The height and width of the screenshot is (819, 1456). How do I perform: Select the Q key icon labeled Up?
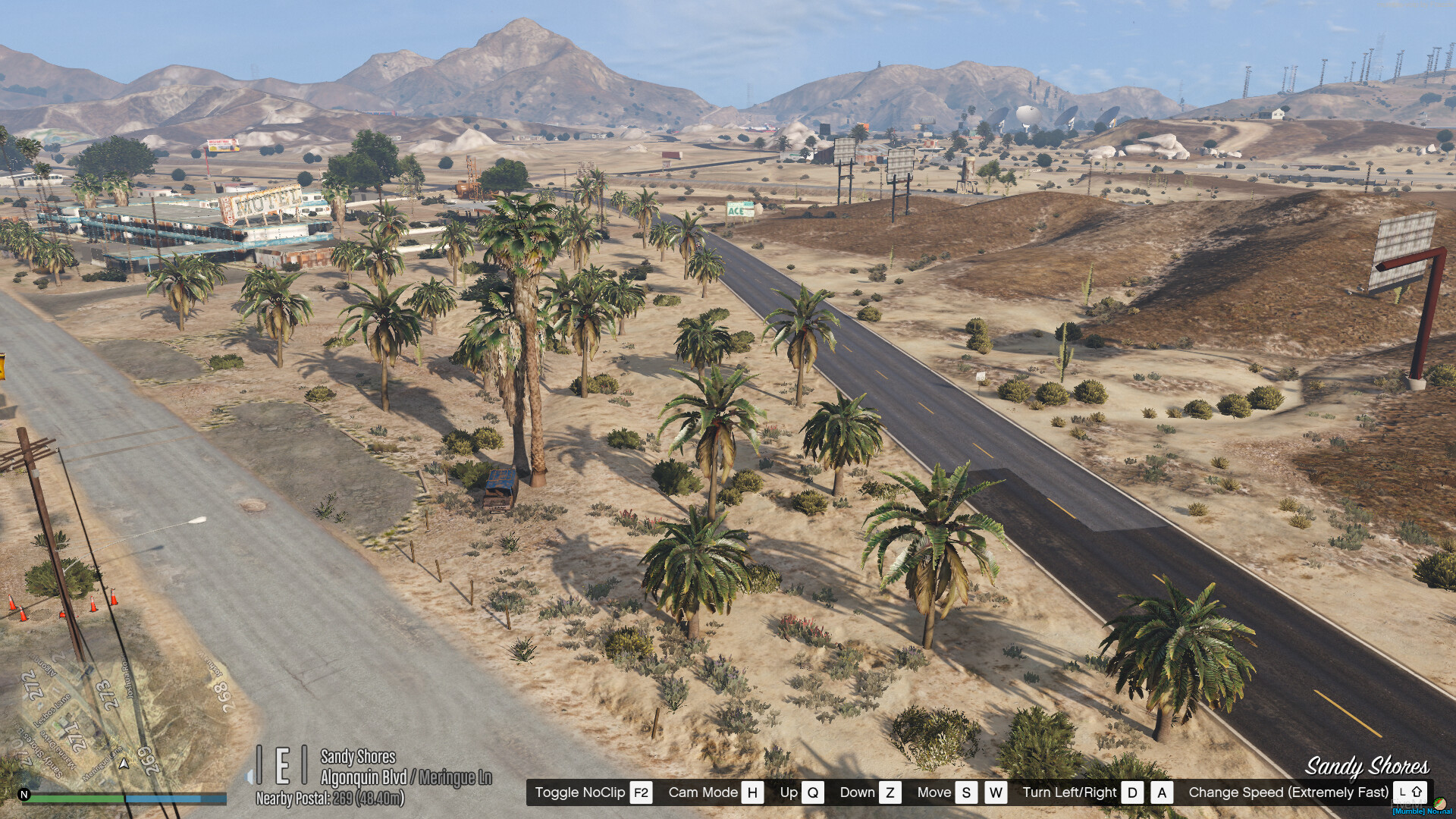pos(813,792)
